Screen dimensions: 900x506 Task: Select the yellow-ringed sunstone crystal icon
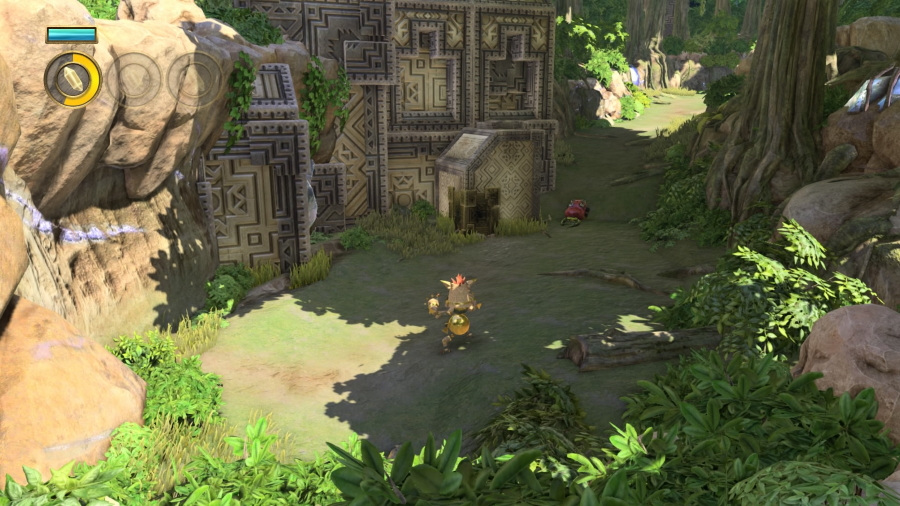73,79
